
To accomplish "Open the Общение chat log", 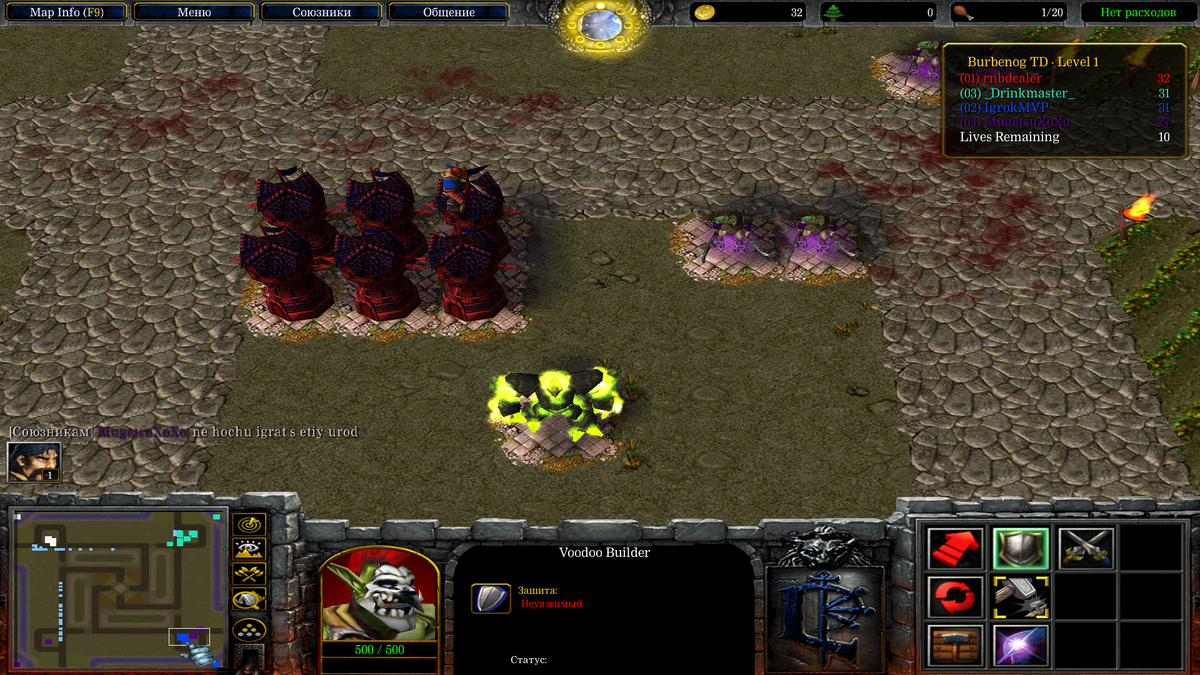I will click(448, 13).
